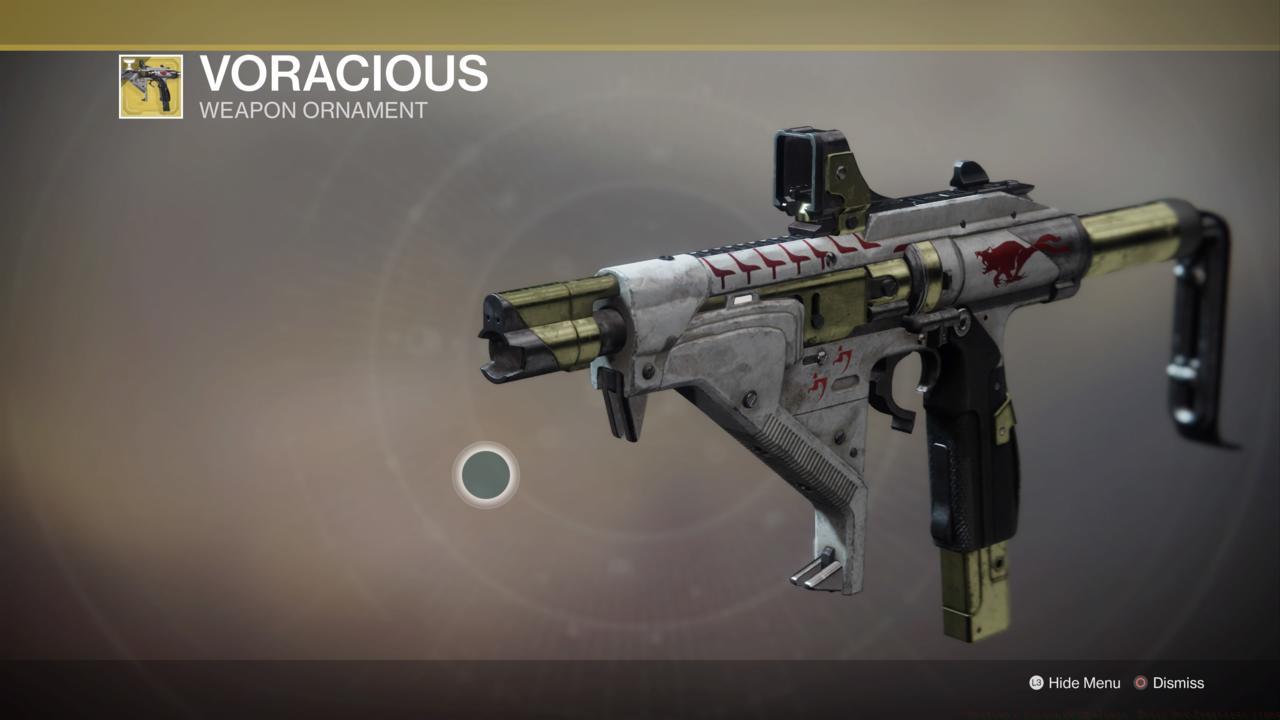Click the yellow-framed ornament thumbnail
The width and height of the screenshot is (1280, 720).
point(148,82)
